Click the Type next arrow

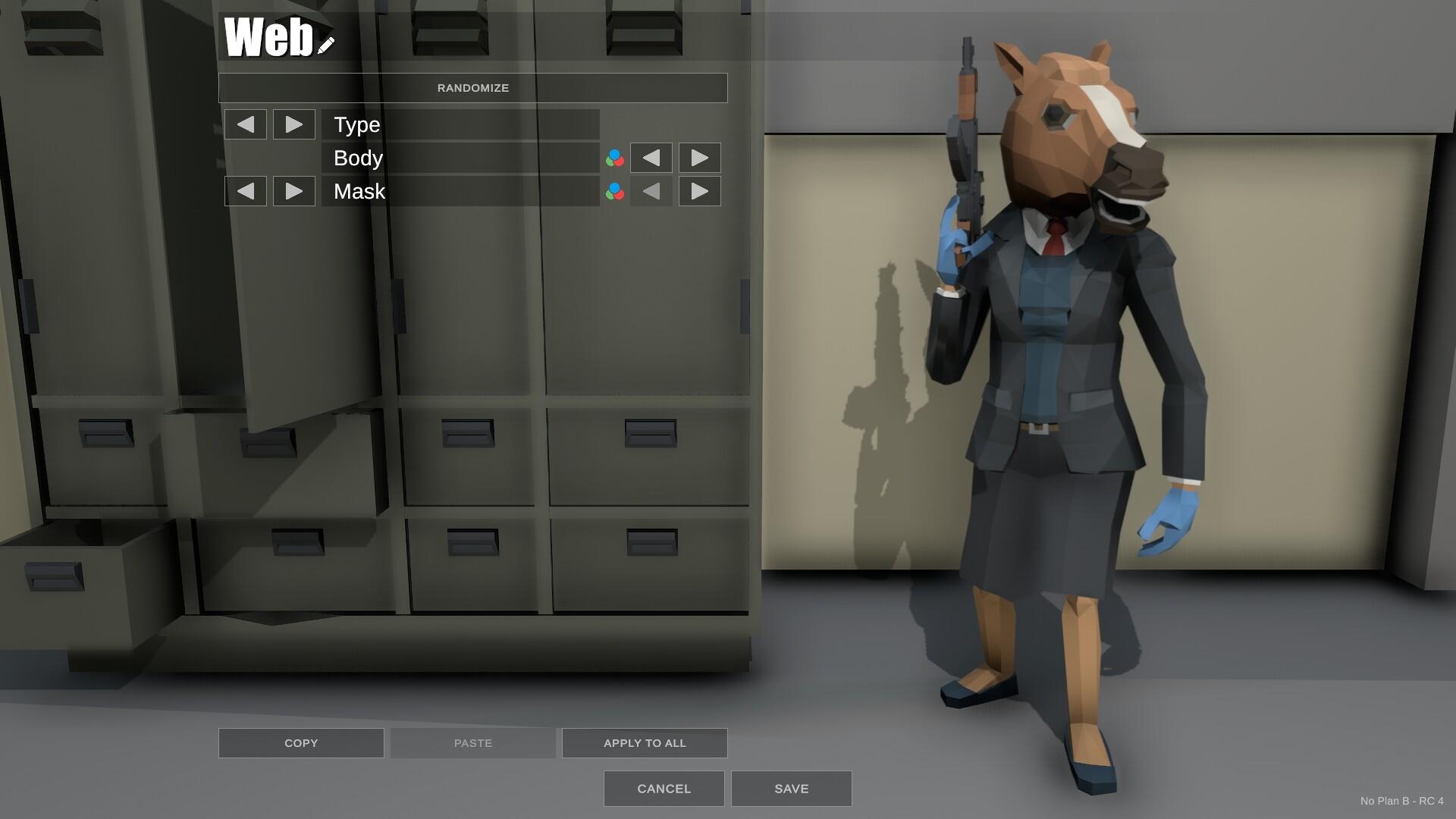[x=293, y=124]
